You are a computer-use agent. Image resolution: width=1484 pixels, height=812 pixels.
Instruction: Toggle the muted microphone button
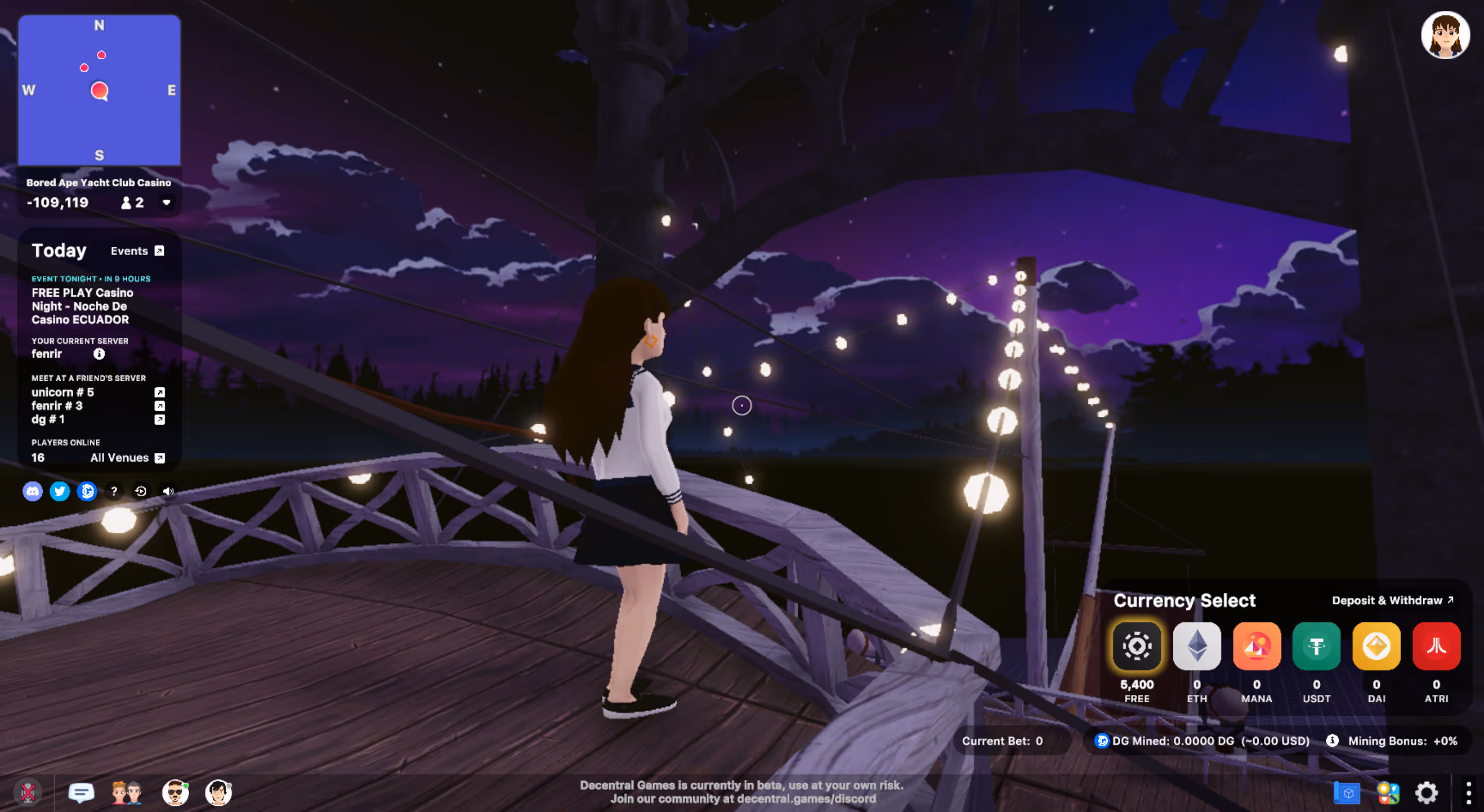coord(28,793)
